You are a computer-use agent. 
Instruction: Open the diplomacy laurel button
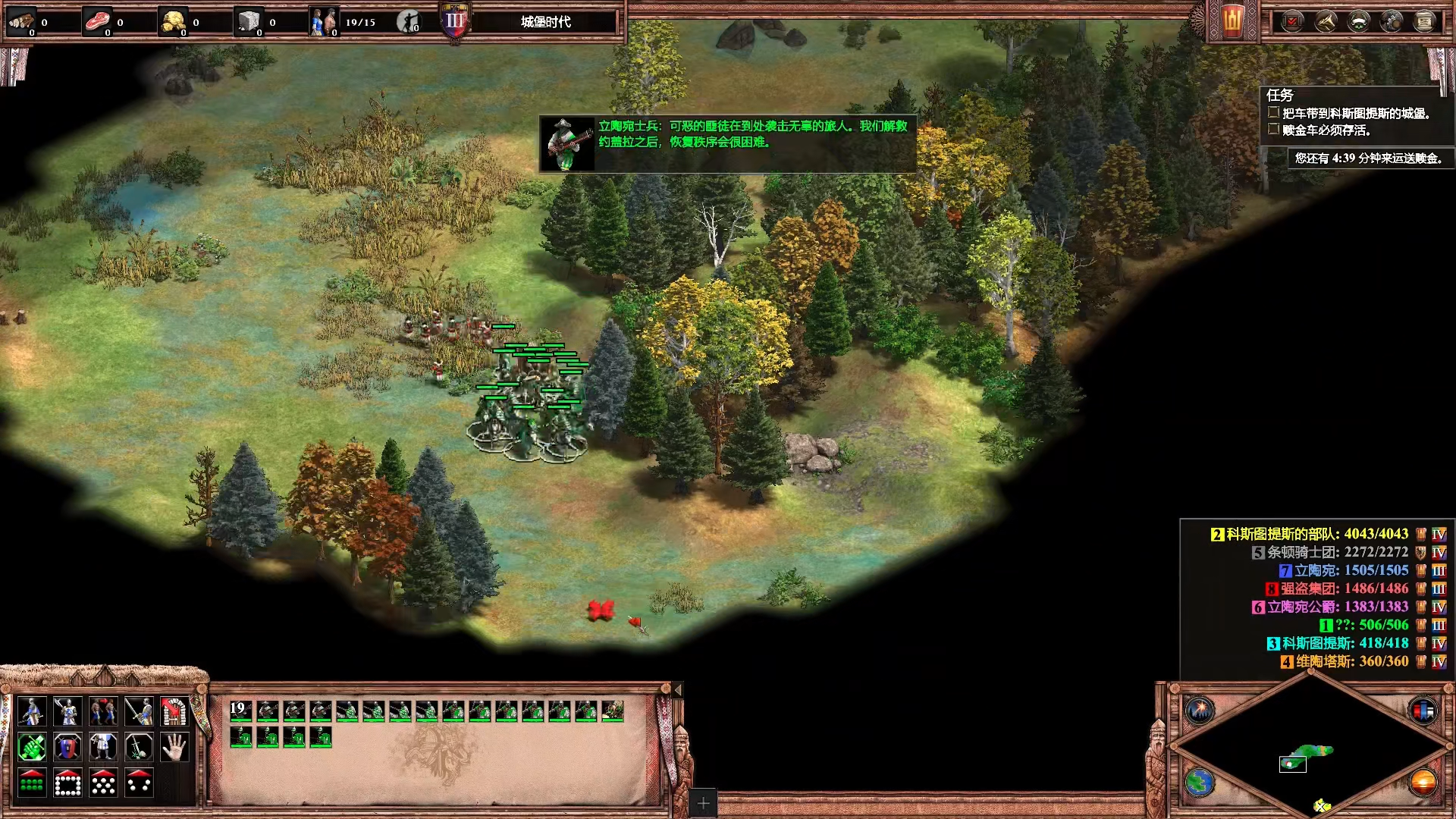1358,21
